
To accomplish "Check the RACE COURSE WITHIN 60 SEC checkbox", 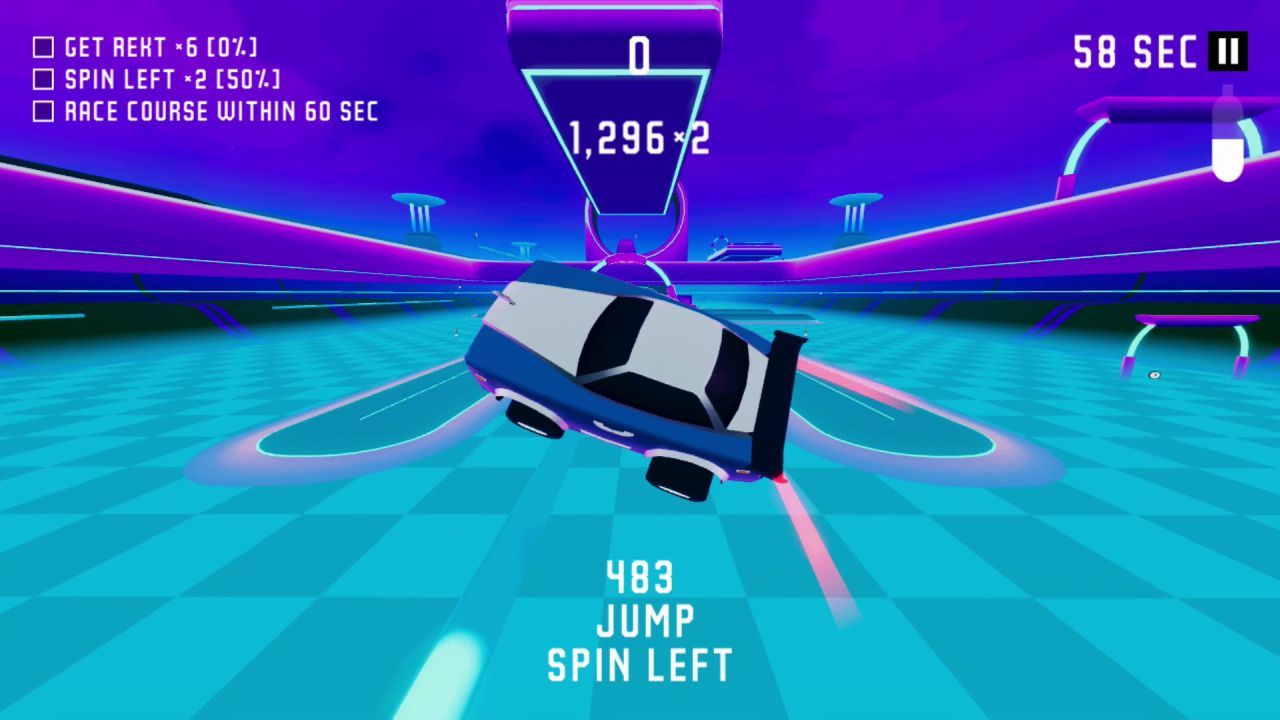I will pos(42,112).
